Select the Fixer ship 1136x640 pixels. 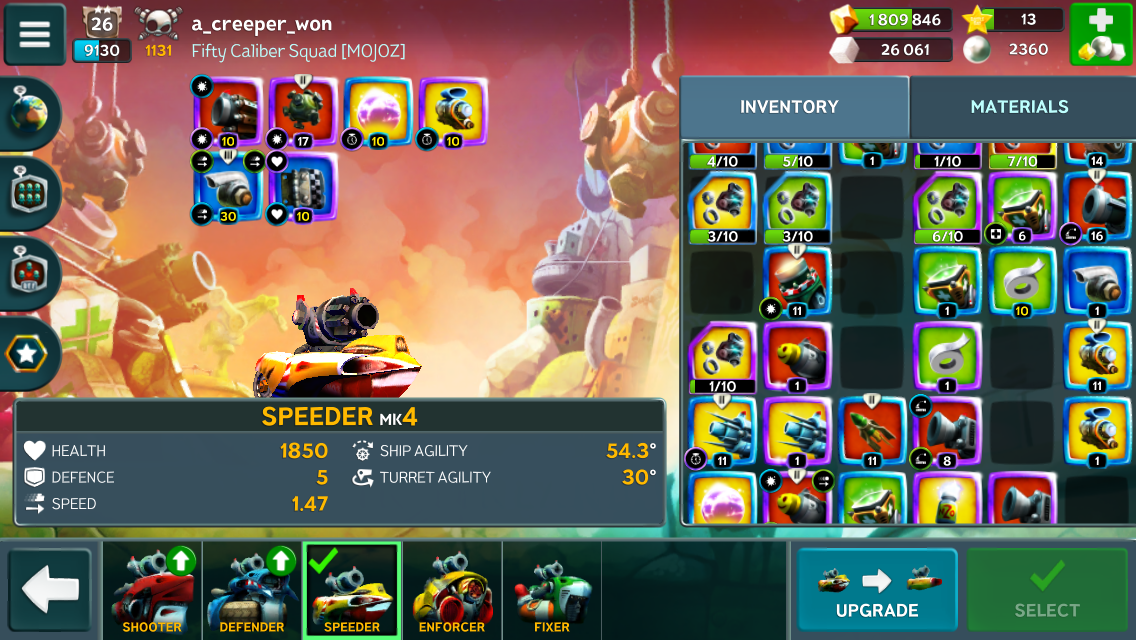click(x=552, y=590)
